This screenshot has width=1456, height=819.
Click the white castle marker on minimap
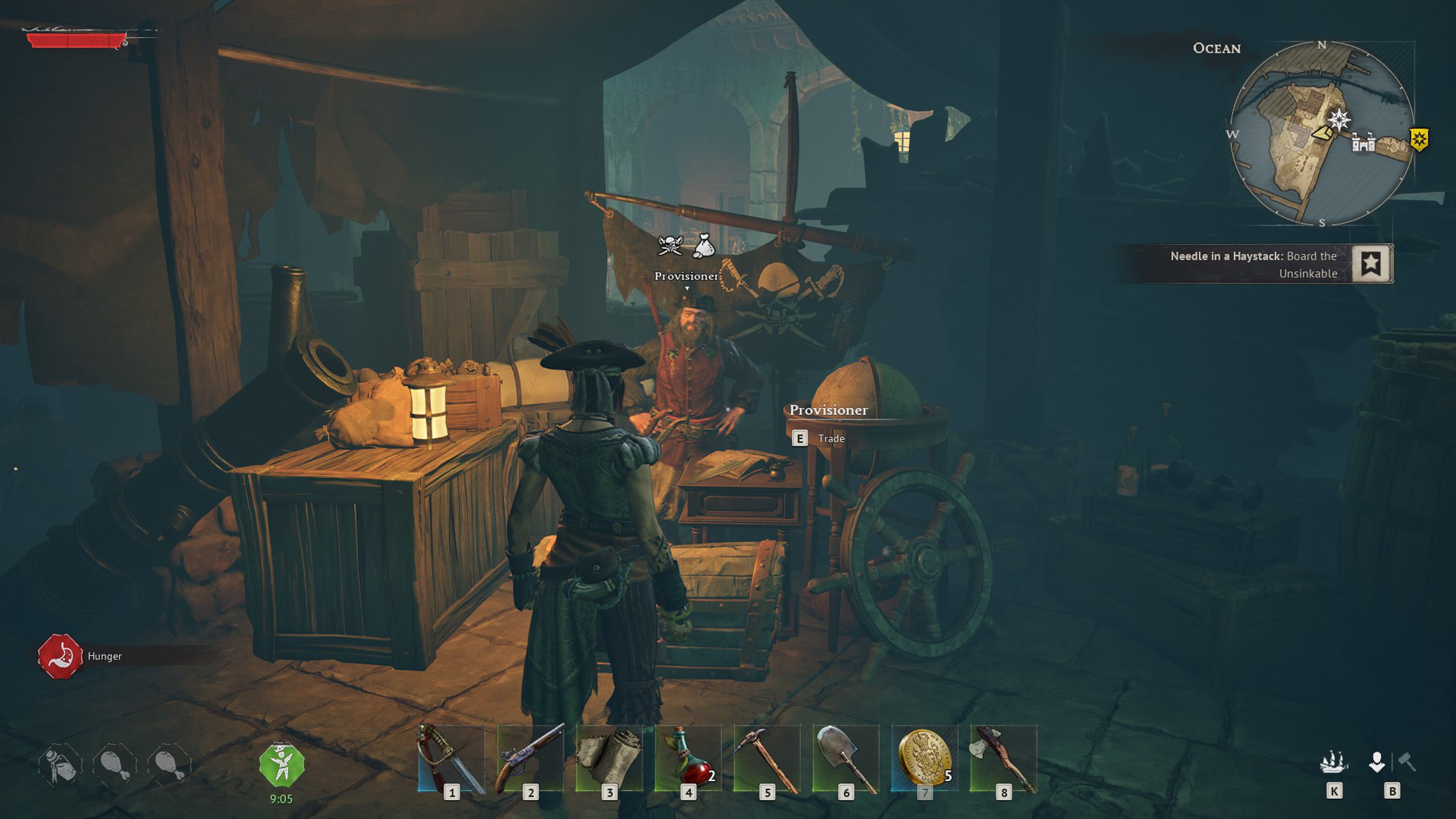[x=1363, y=142]
